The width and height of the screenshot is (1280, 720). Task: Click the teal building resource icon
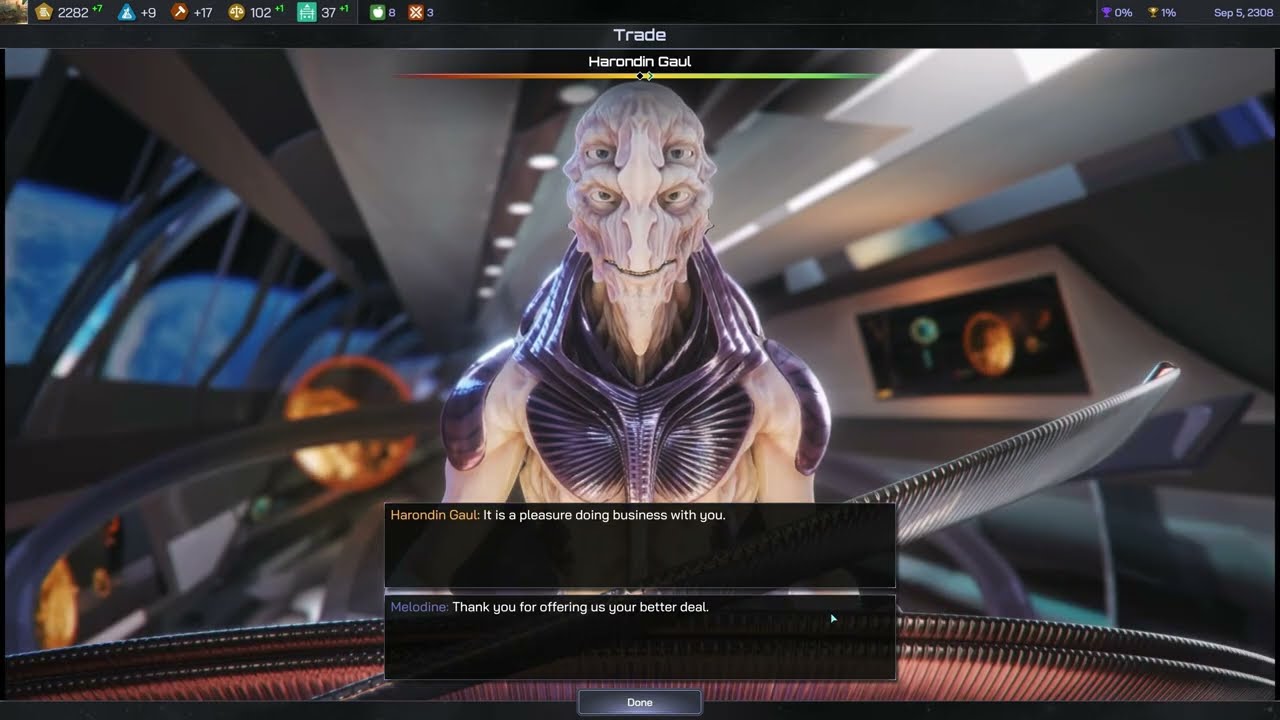pos(307,13)
